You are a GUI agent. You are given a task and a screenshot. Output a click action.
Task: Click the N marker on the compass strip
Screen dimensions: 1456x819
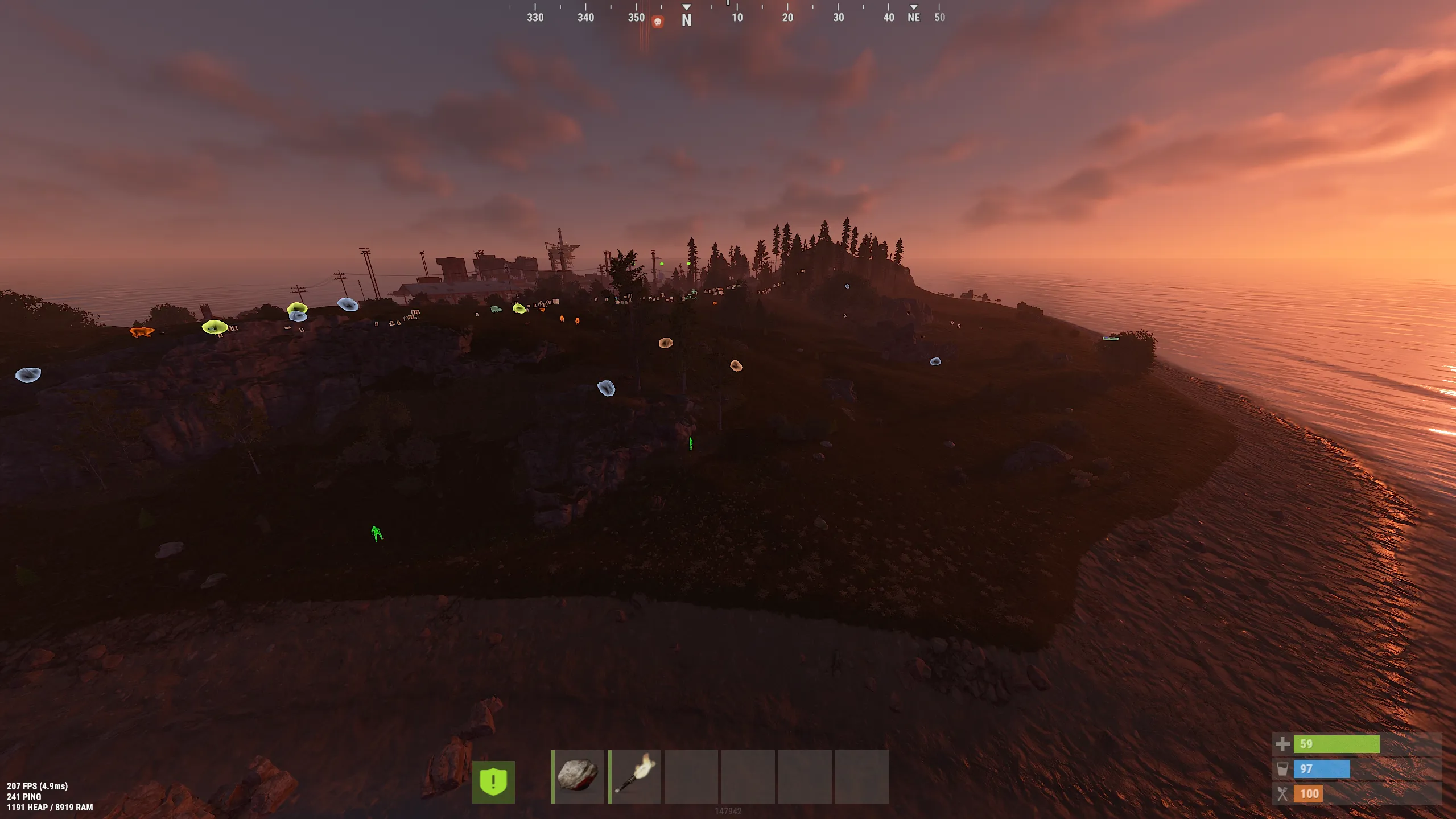point(686,19)
